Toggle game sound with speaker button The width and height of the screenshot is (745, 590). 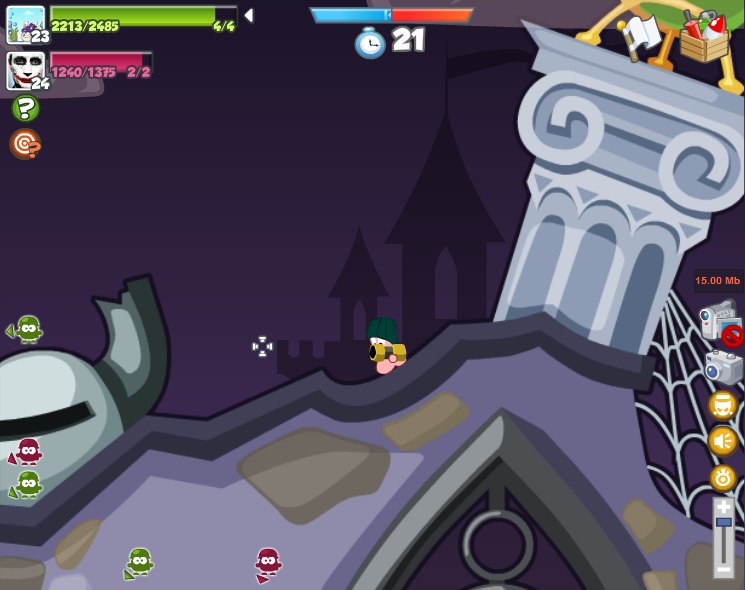[723, 441]
